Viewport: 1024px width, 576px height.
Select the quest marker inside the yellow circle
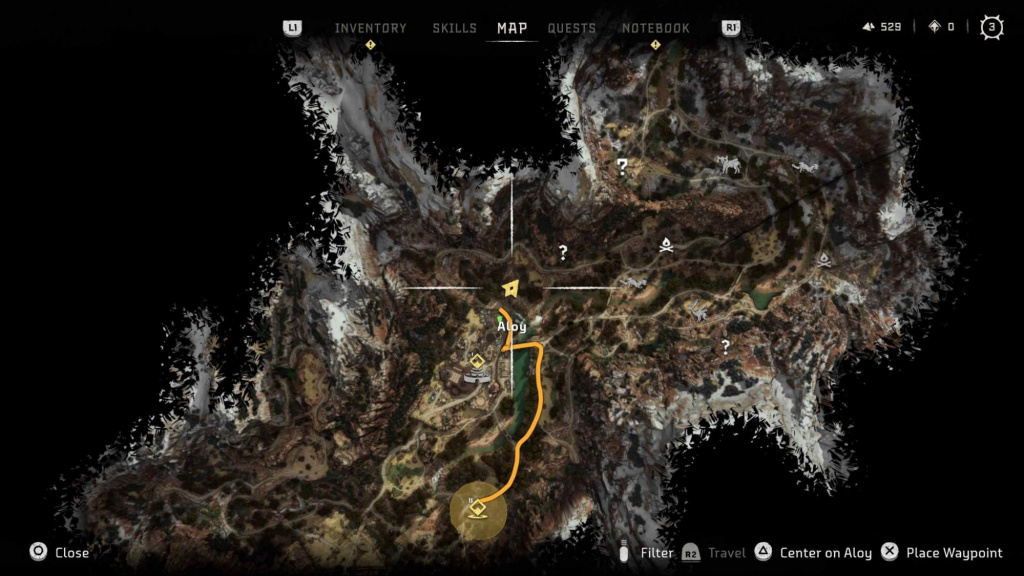point(478,508)
